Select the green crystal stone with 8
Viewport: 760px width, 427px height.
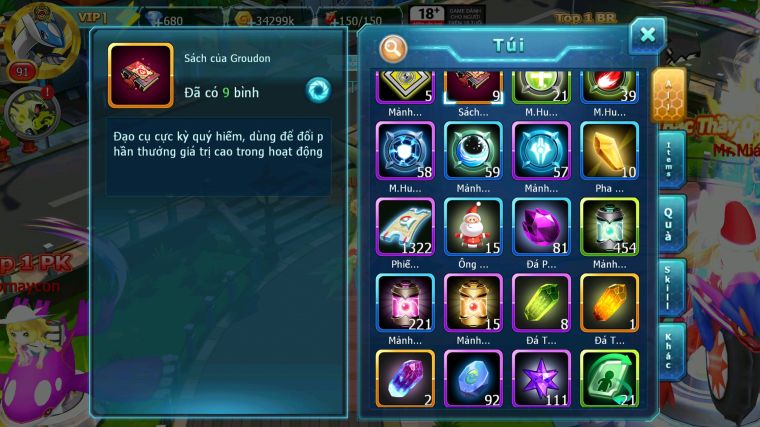(541, 302)
